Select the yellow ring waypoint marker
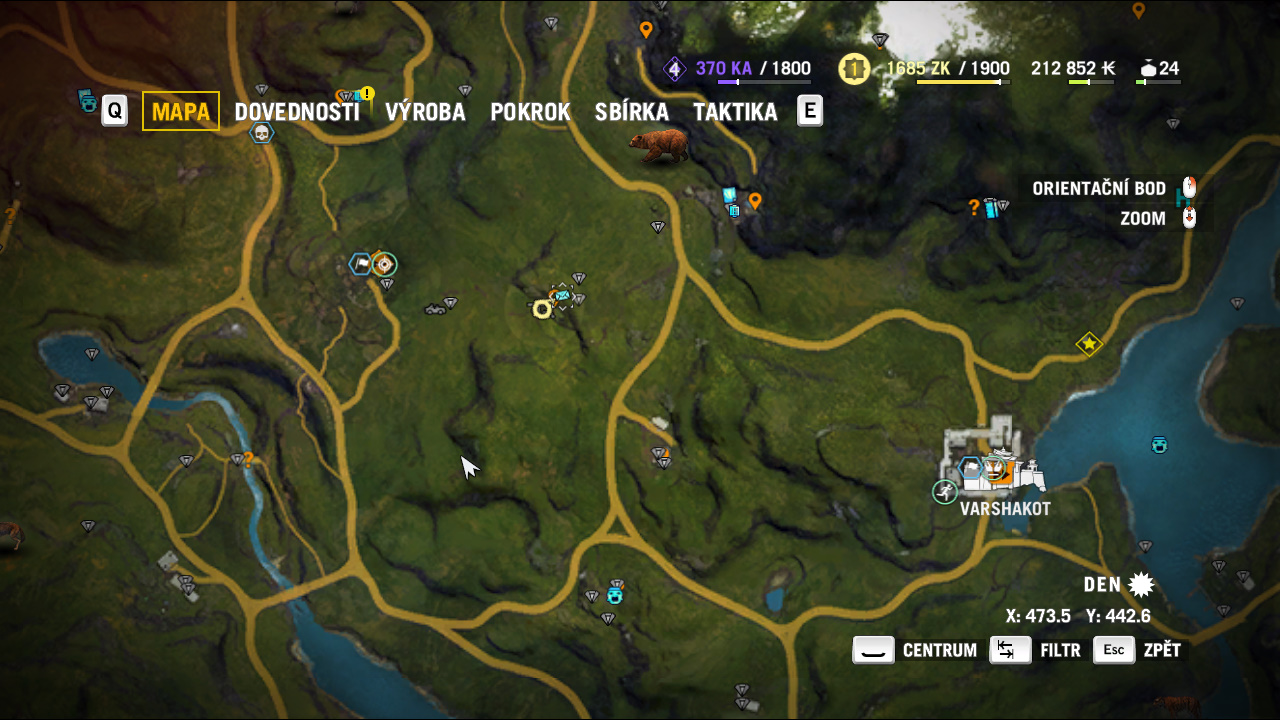This screenshot has width=1280, height=720. (x=542, y=309)
